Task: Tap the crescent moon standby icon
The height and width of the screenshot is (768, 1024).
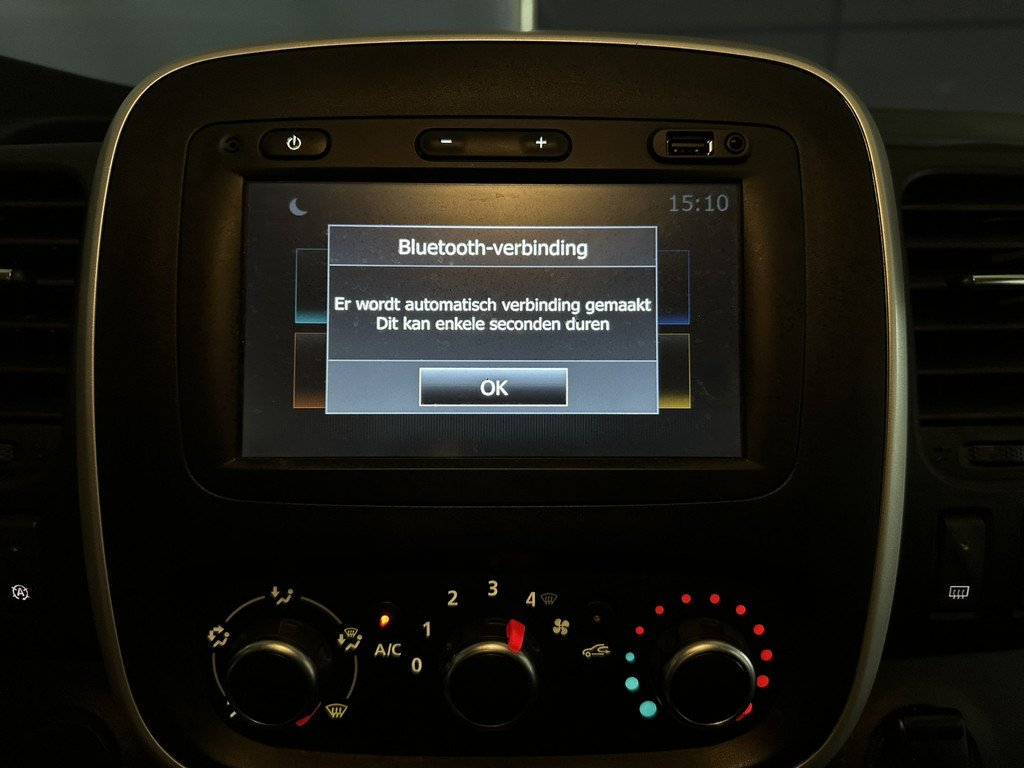Action: [x=298, y=206]
